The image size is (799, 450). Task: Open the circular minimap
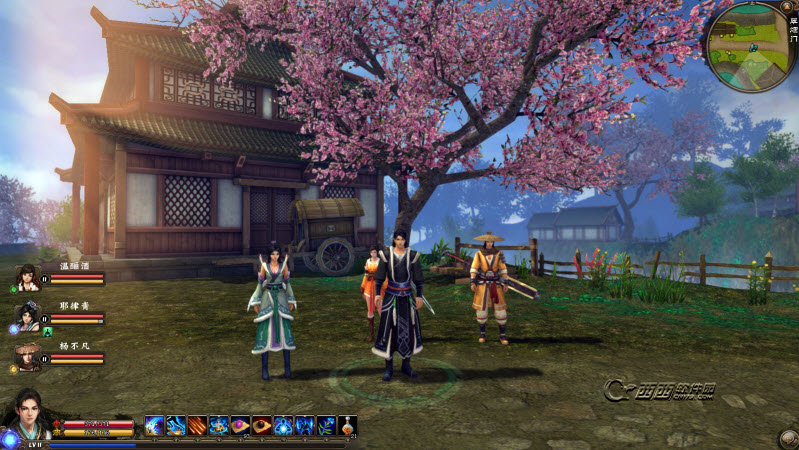[748, 47]
